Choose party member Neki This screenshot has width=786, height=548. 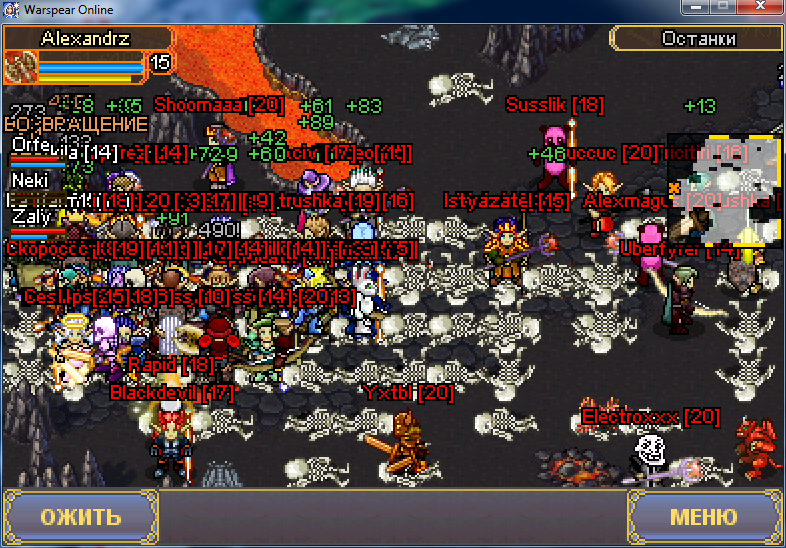tap(30, 181)
